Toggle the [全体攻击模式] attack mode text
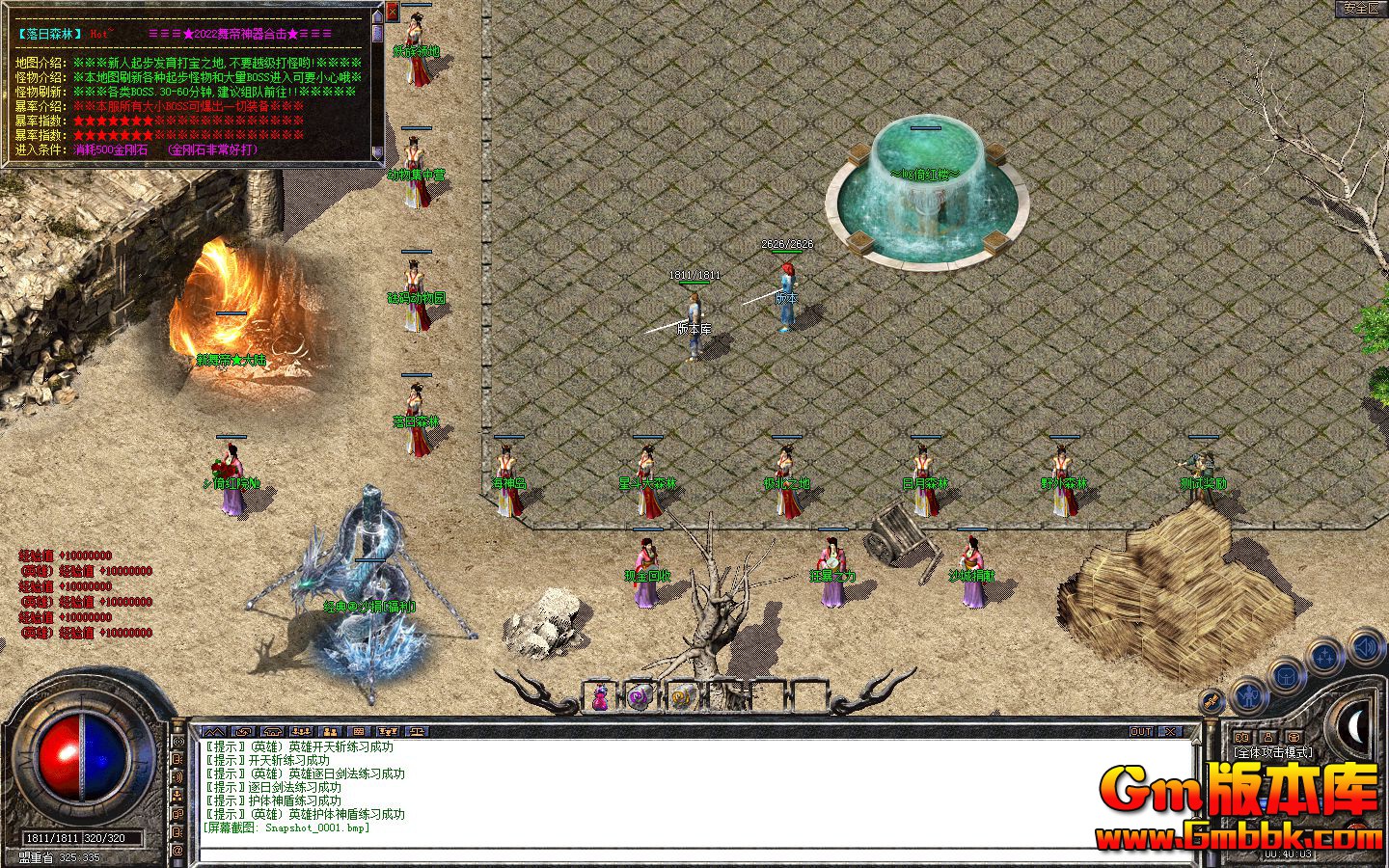 pos(1273,751)
